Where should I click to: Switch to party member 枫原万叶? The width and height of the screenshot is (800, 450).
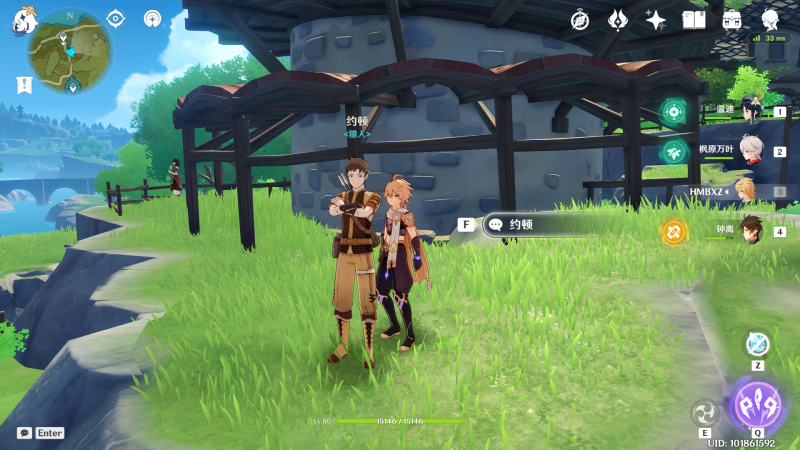(x=748, y=152)
